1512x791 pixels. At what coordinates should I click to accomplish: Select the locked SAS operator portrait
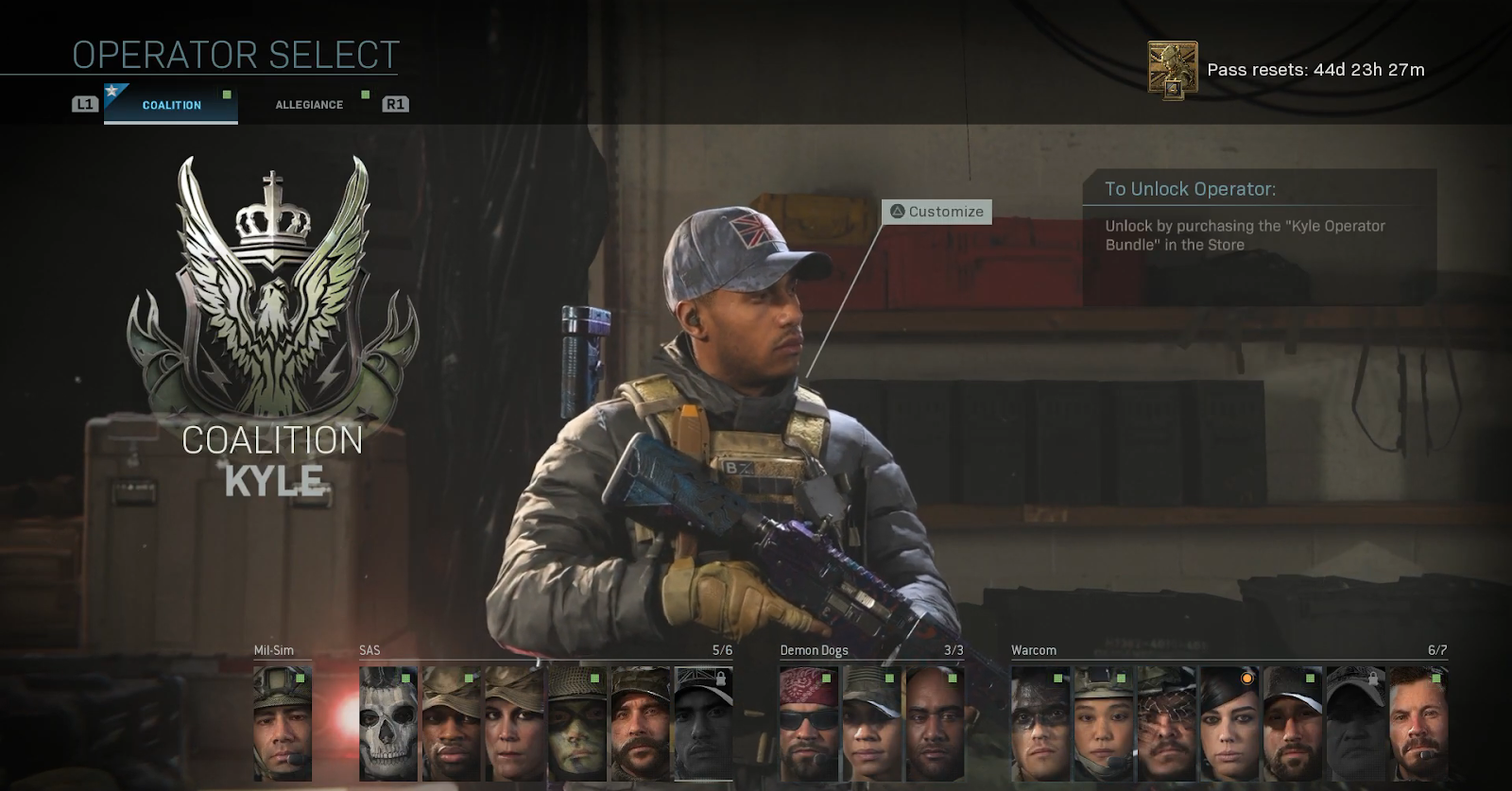coord(703,724)
